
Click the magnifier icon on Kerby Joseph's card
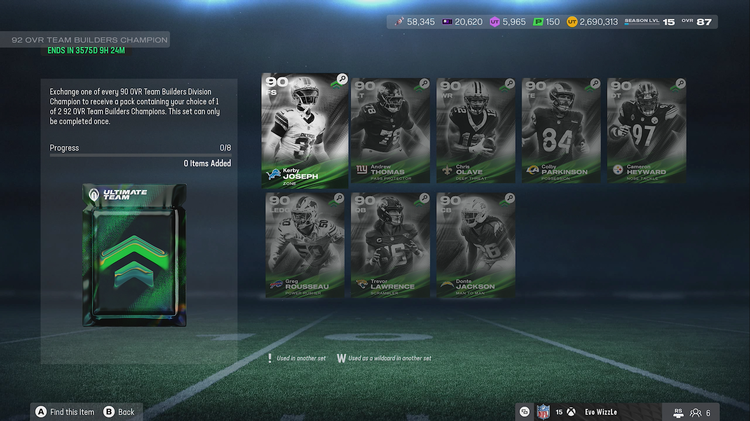coord(342,80)
